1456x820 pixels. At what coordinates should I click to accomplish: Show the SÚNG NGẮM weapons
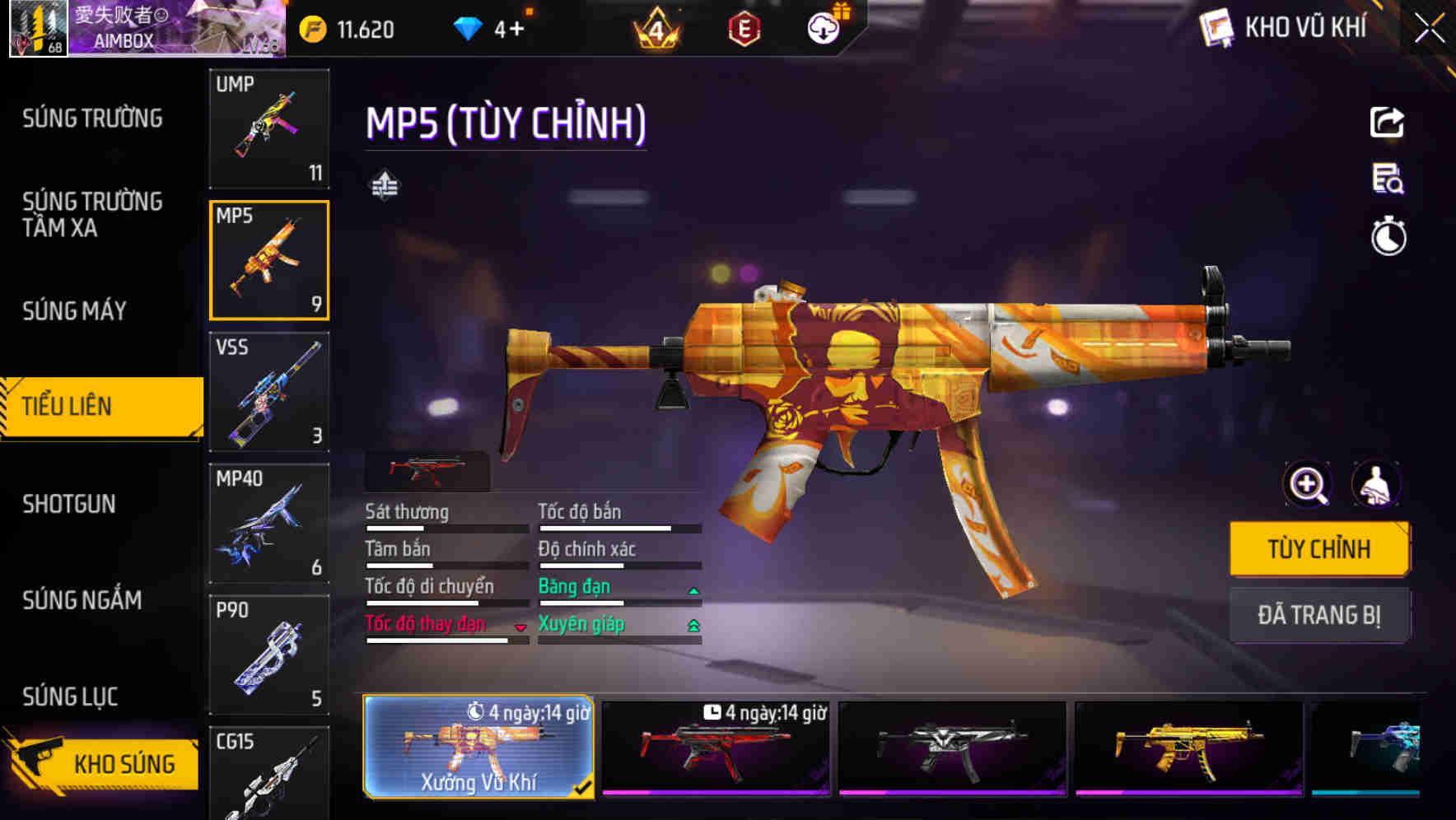(82, 600)
